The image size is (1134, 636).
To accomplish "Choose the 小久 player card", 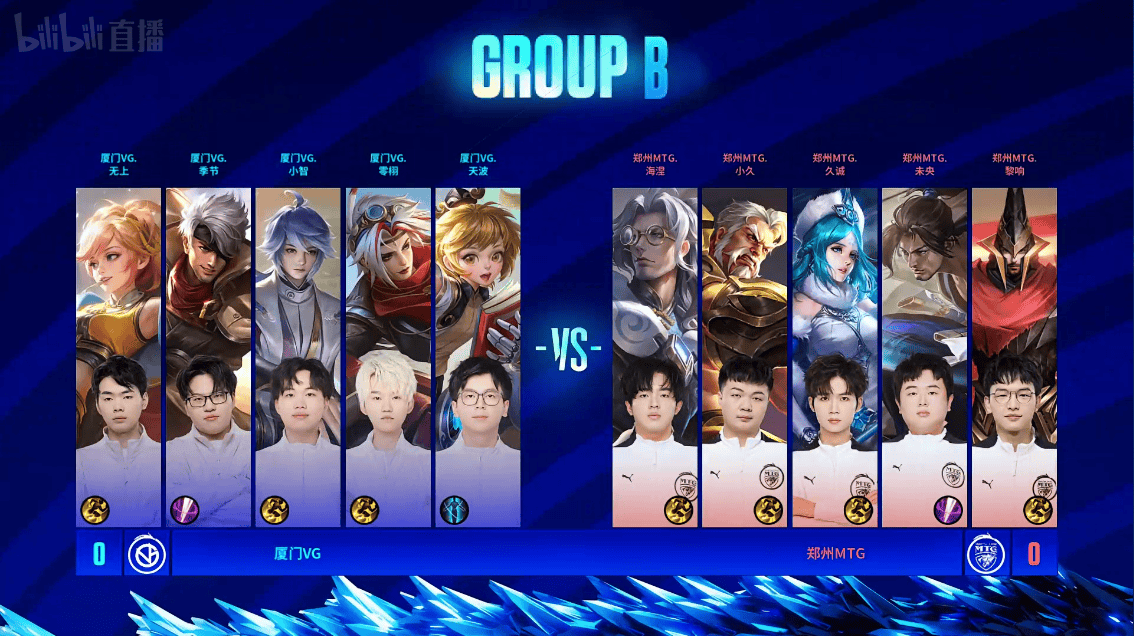I will coord(745,357).
